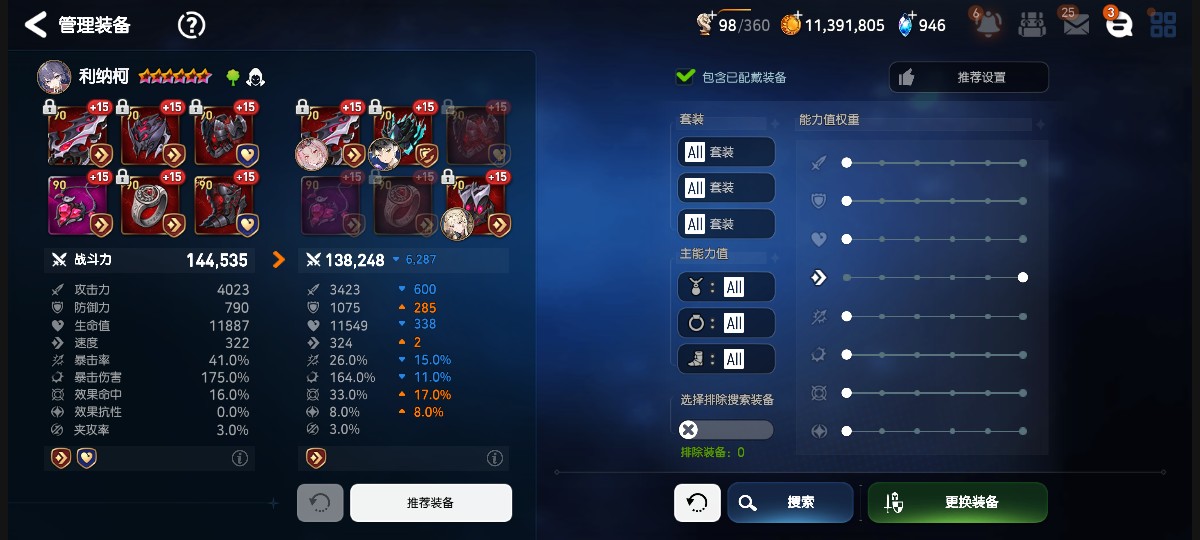The width and height of the screenshot is (1200, 540).
Task: Select the equipped red ring slot
Action: pyautogui.click(x=150, y=205)
